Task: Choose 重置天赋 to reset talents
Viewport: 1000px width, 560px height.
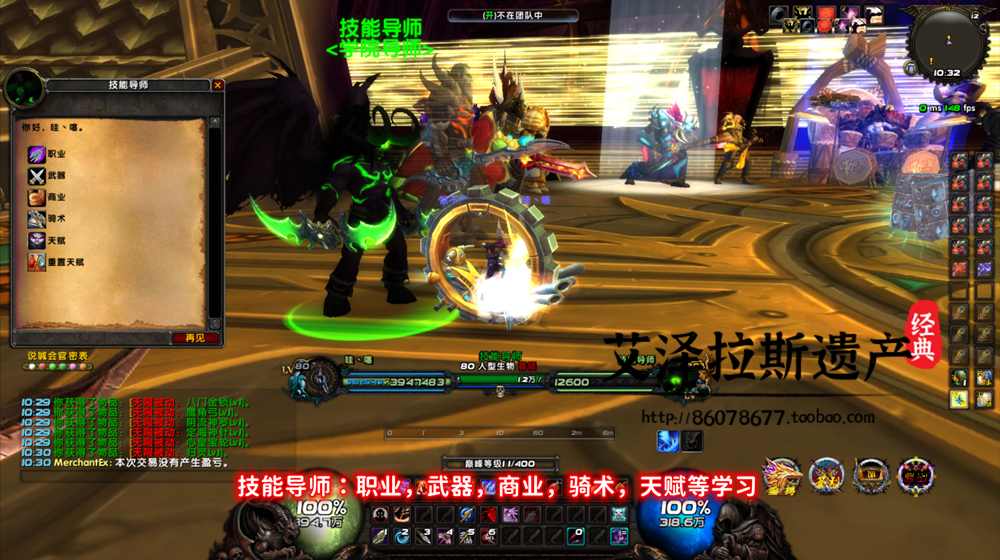Action: click(62, 263)
